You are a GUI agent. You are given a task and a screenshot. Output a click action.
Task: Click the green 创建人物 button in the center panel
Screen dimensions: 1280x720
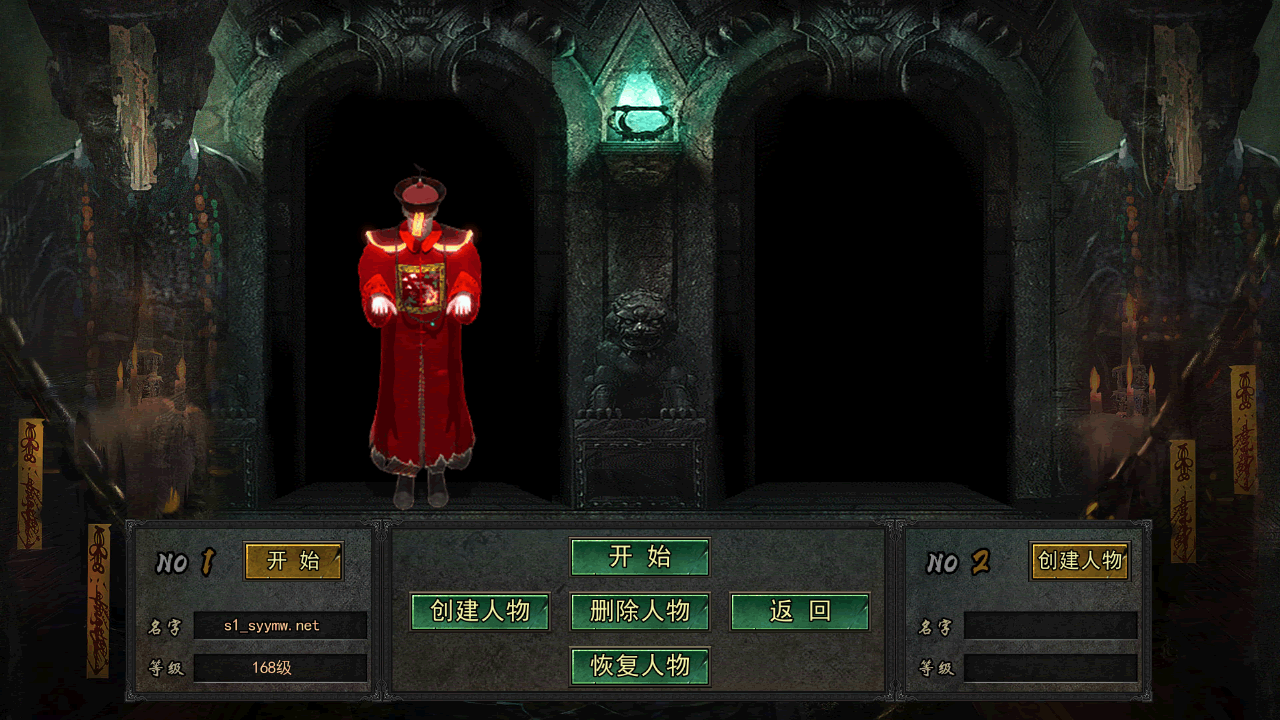click(480, 612)
